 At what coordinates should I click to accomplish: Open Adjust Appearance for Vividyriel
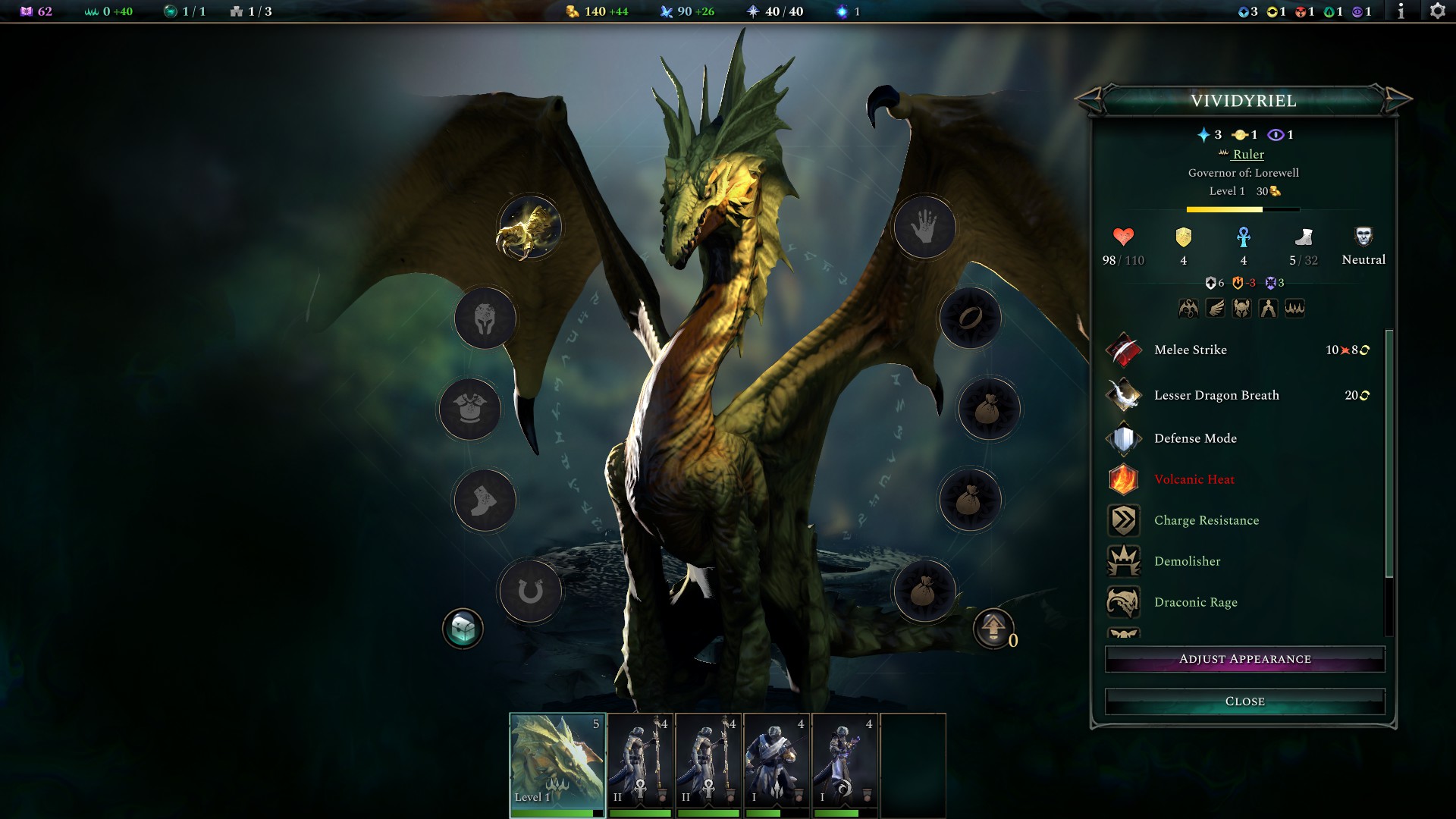click(1244, 659)
